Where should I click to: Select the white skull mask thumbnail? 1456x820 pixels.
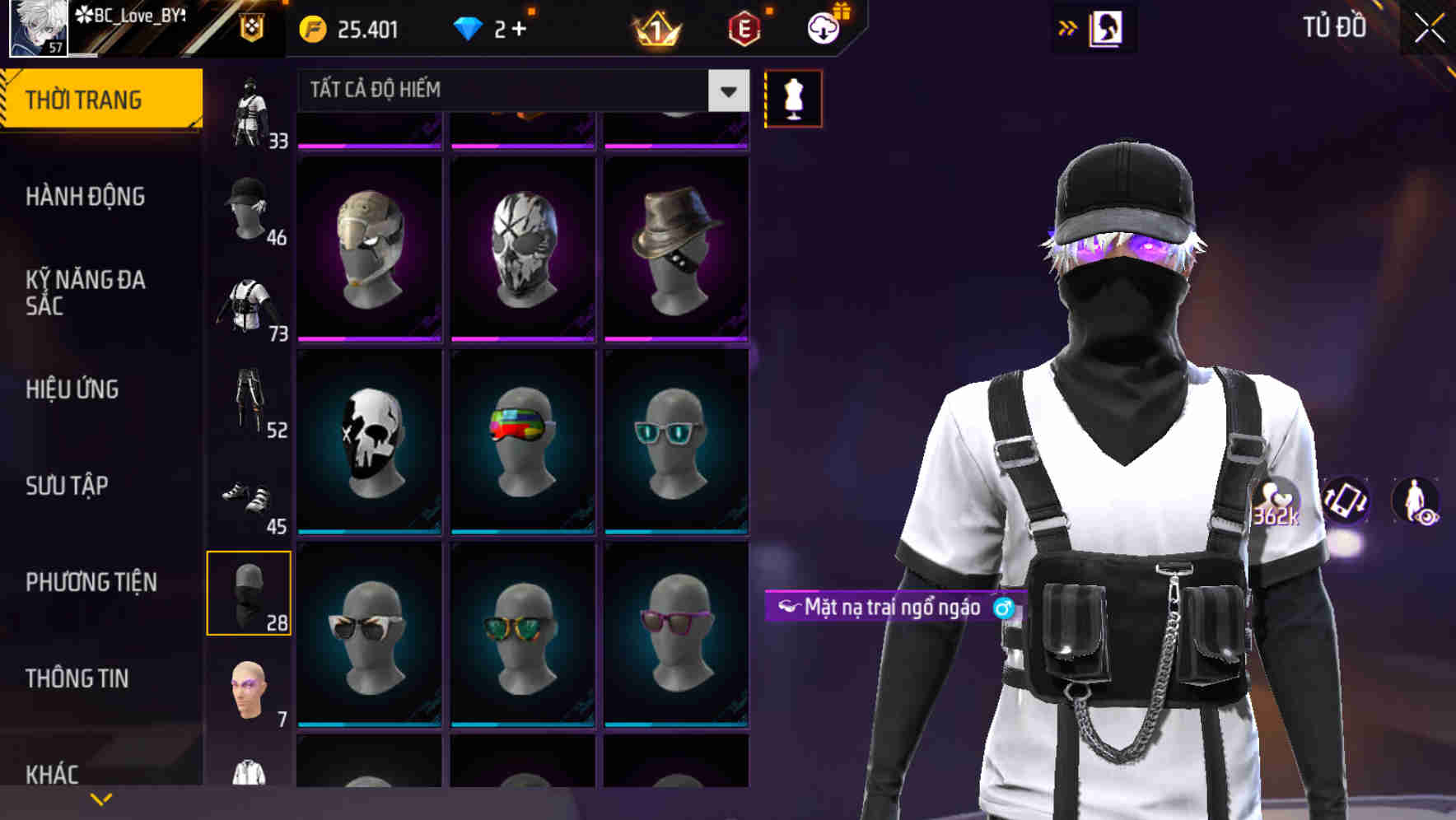click(x=371, y=442)
